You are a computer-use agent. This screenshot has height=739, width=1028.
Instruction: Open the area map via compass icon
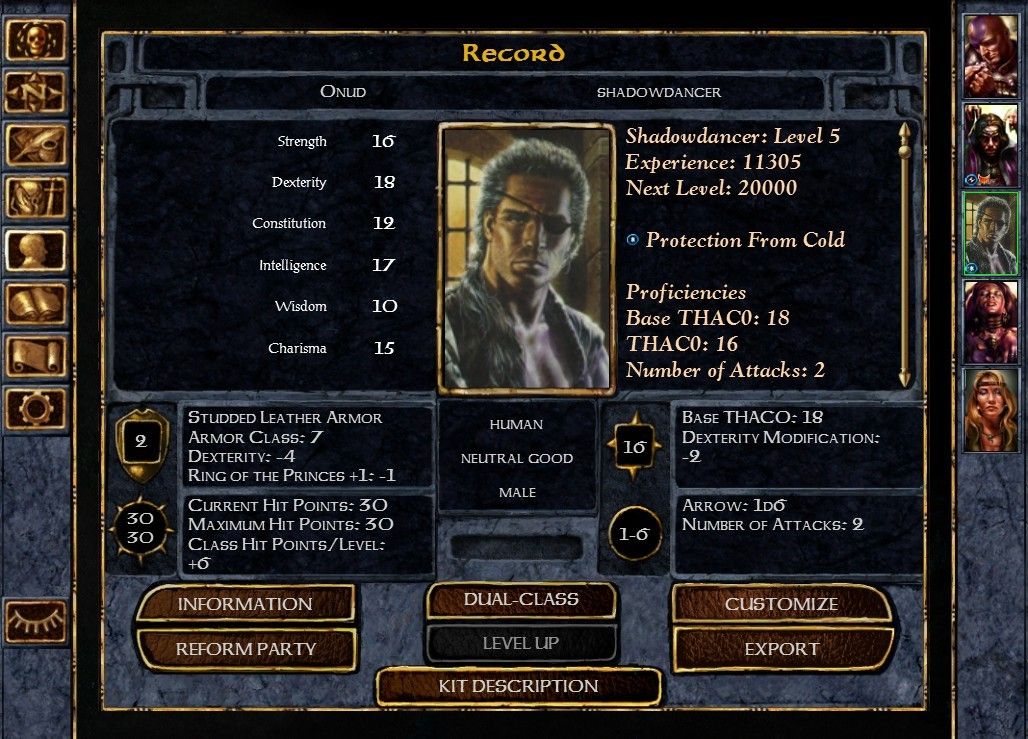click(x=36, y=93)
